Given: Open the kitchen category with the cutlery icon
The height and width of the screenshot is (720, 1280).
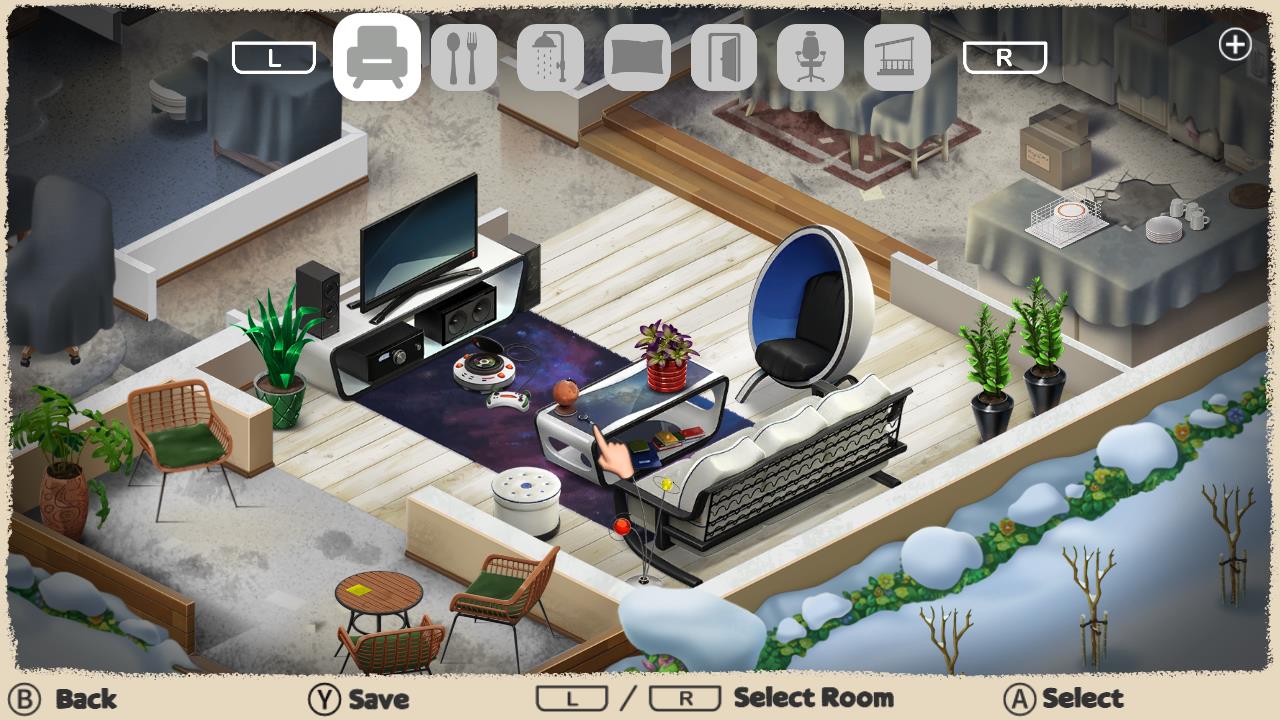Looking at the screenshot, I should (464, 57).
